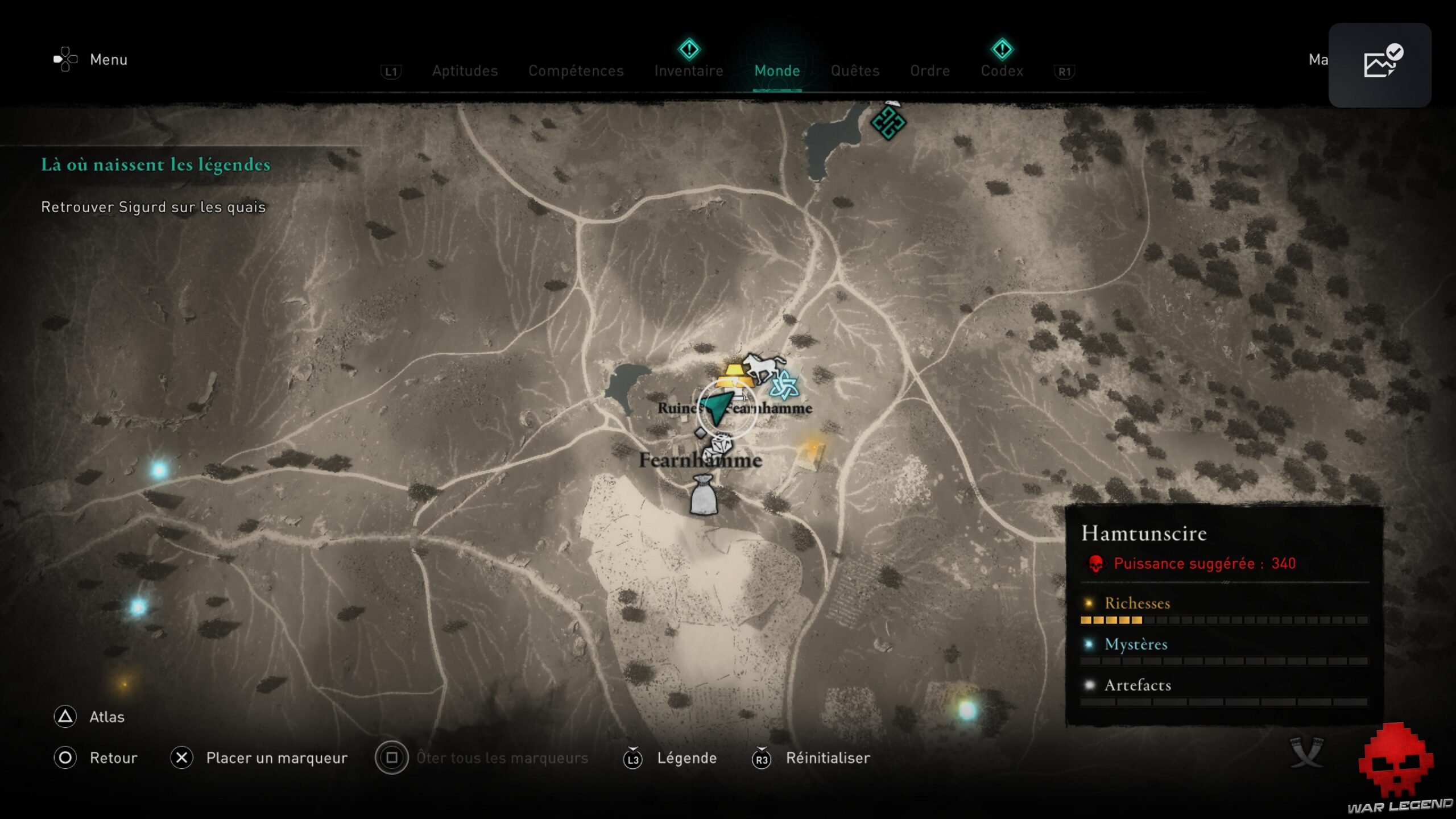The height and width of the screenshot is (819, 1456).
Task: Click the tracked quest Là où naissent les légendes
Action: click(x=155, y=165)
